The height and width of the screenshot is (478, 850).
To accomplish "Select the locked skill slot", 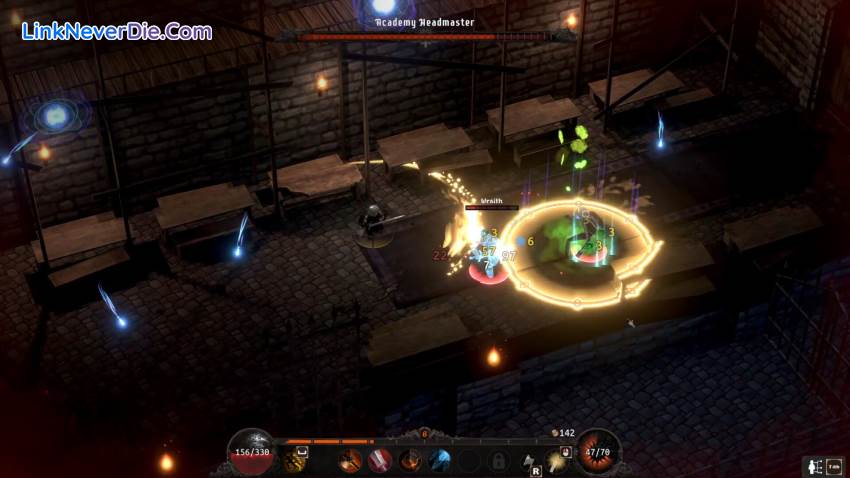I will click(498, 461).
